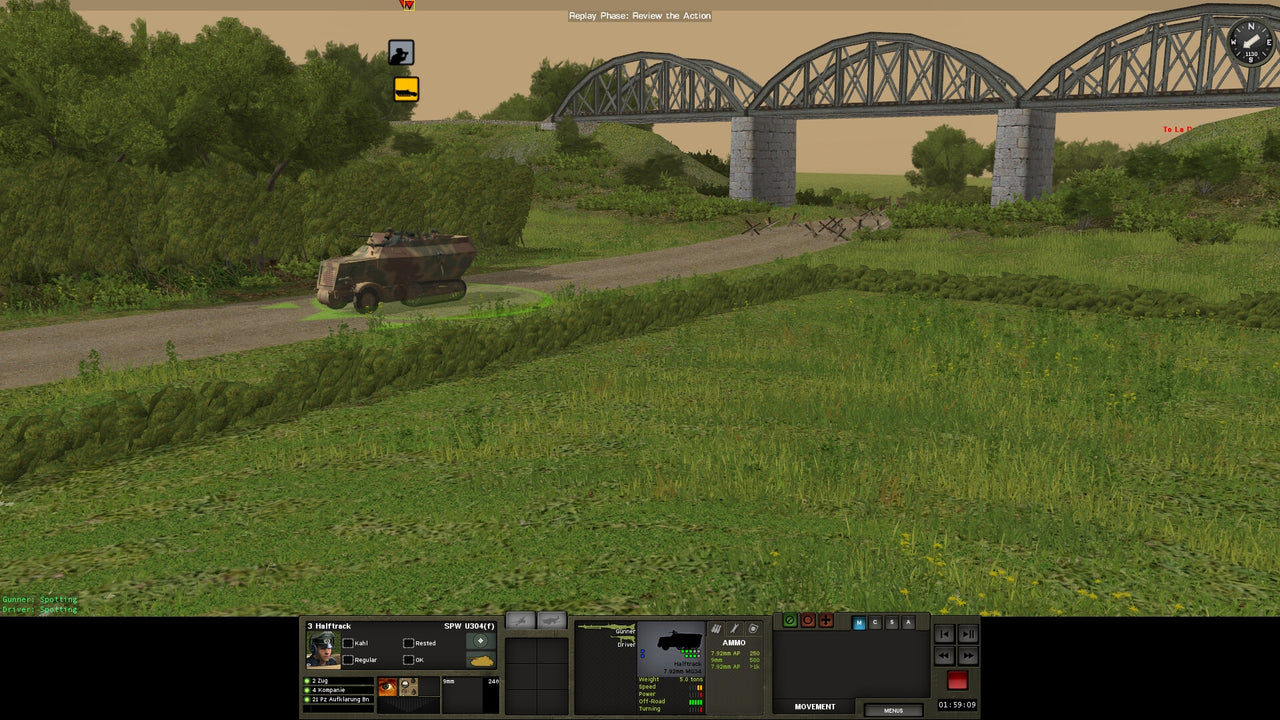Click the black cross movement command icon
The image size is (1280, 720).
[826, 621]
